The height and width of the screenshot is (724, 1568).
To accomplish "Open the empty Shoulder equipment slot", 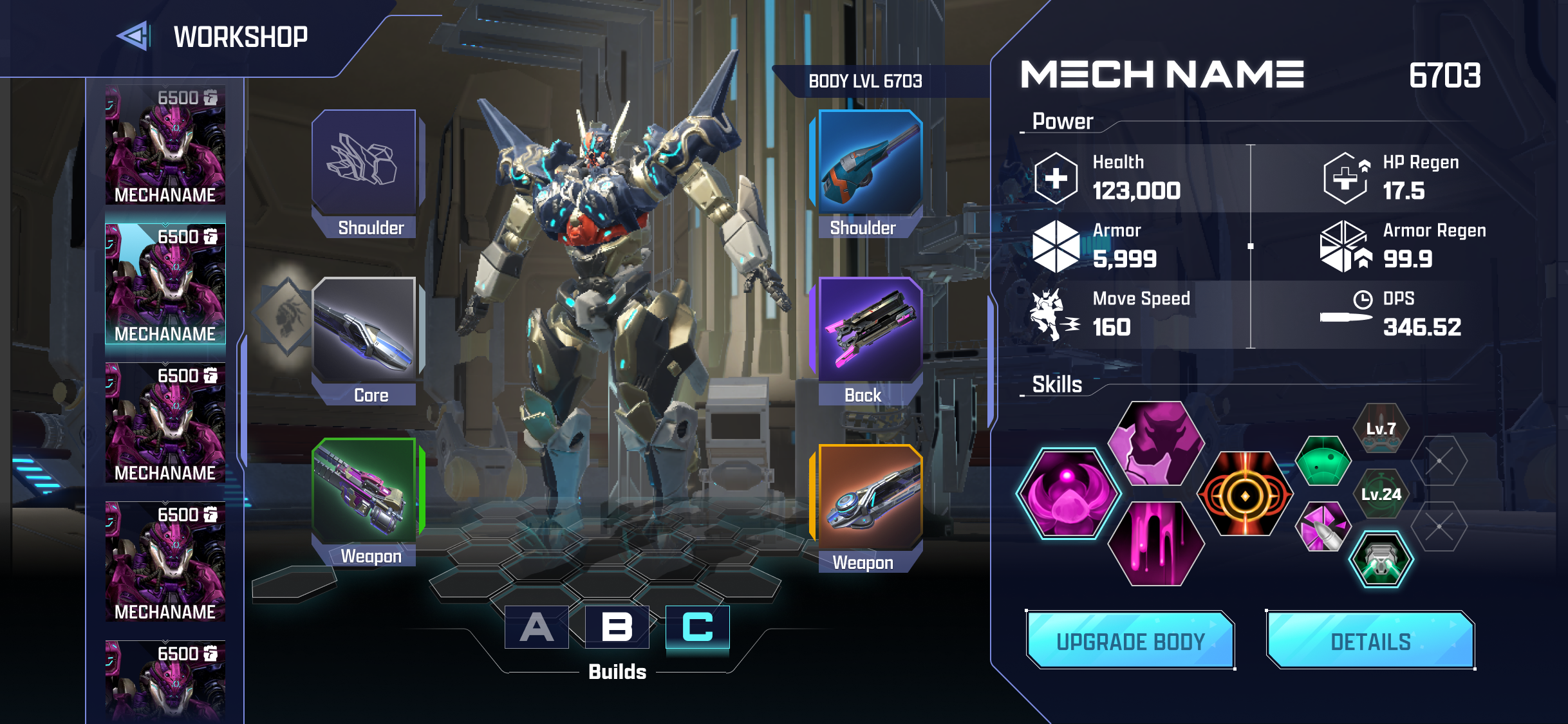I will tap(367, 164).
